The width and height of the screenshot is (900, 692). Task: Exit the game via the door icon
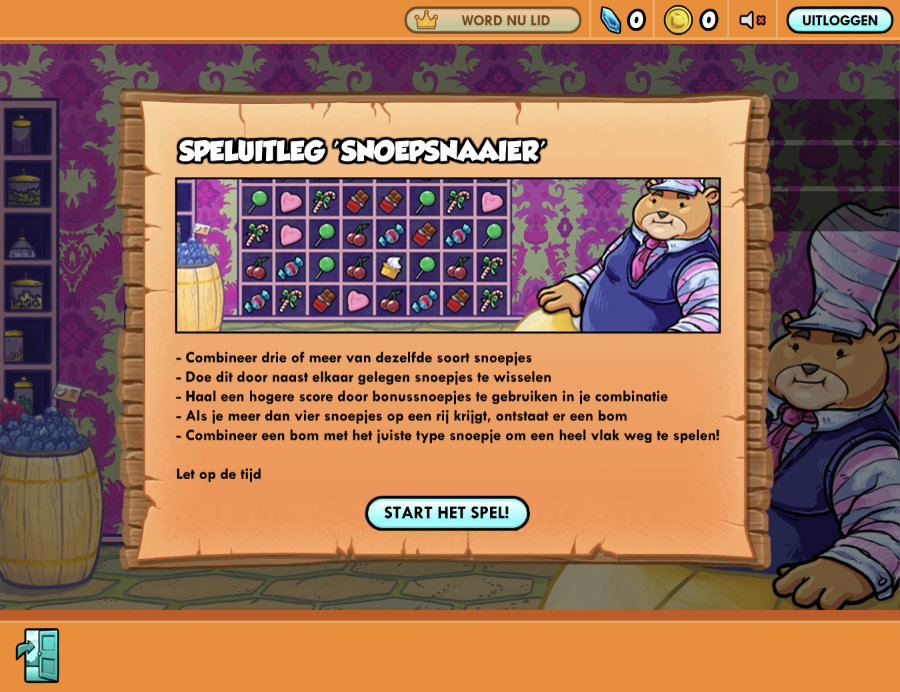pyautogui.click(x=38, y=655)
